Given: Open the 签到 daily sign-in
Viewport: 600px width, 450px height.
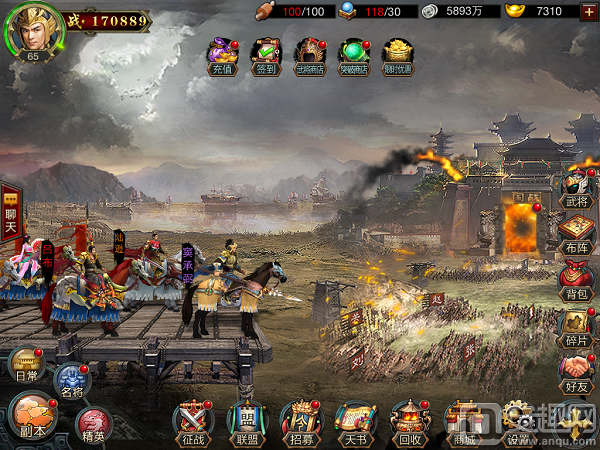Looking at the screenshot, I should point(265,56).
